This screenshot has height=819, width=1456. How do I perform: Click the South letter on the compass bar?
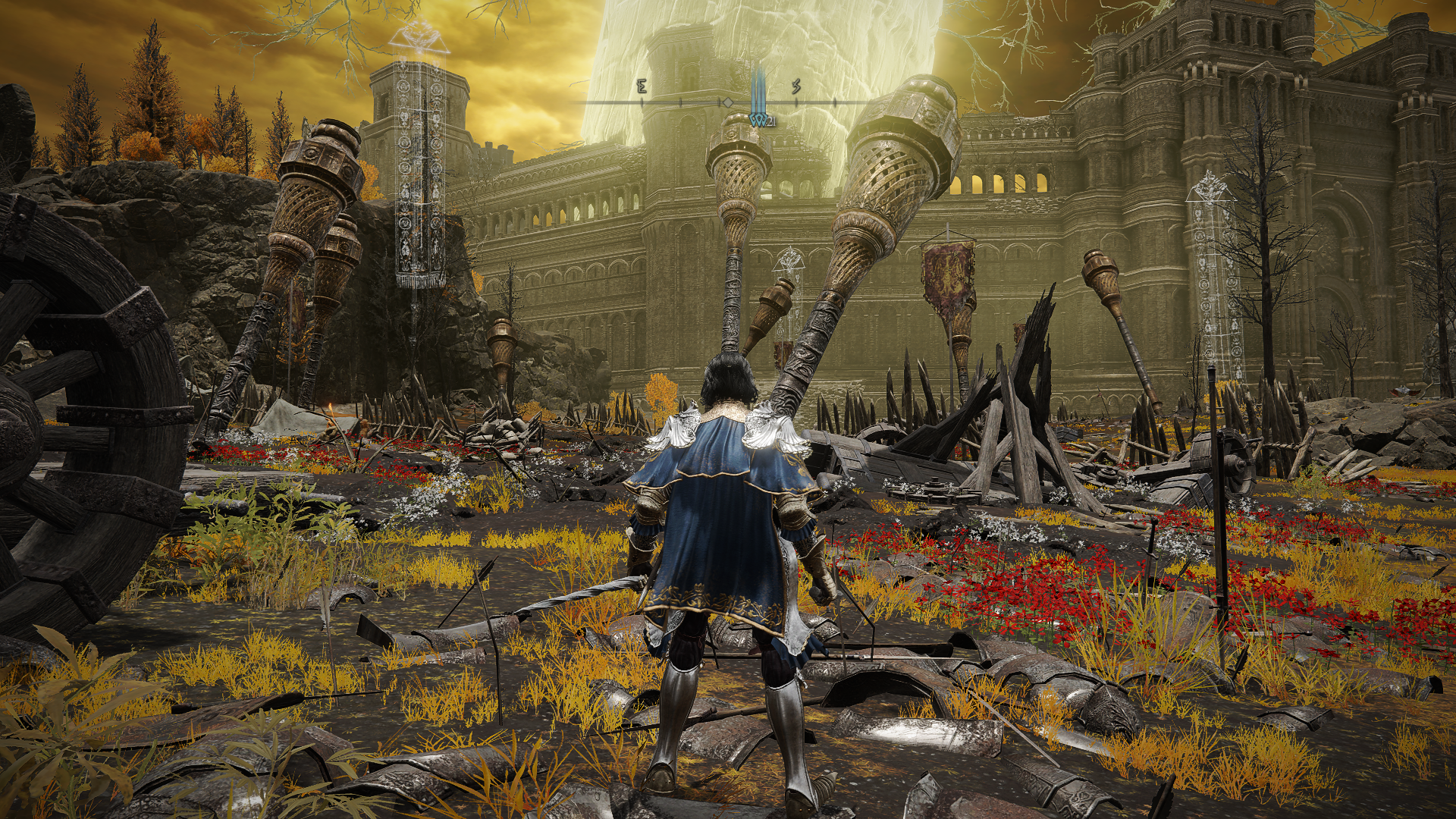[796, 88]
